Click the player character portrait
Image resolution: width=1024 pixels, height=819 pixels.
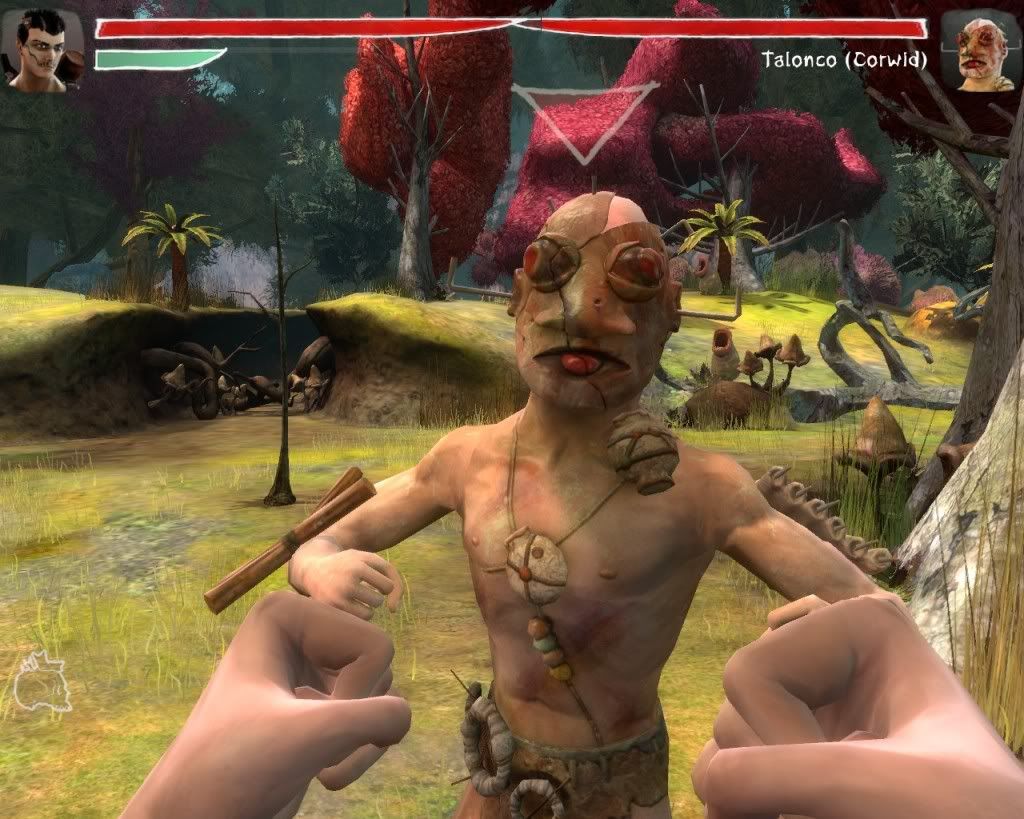(x=42, y=50)
